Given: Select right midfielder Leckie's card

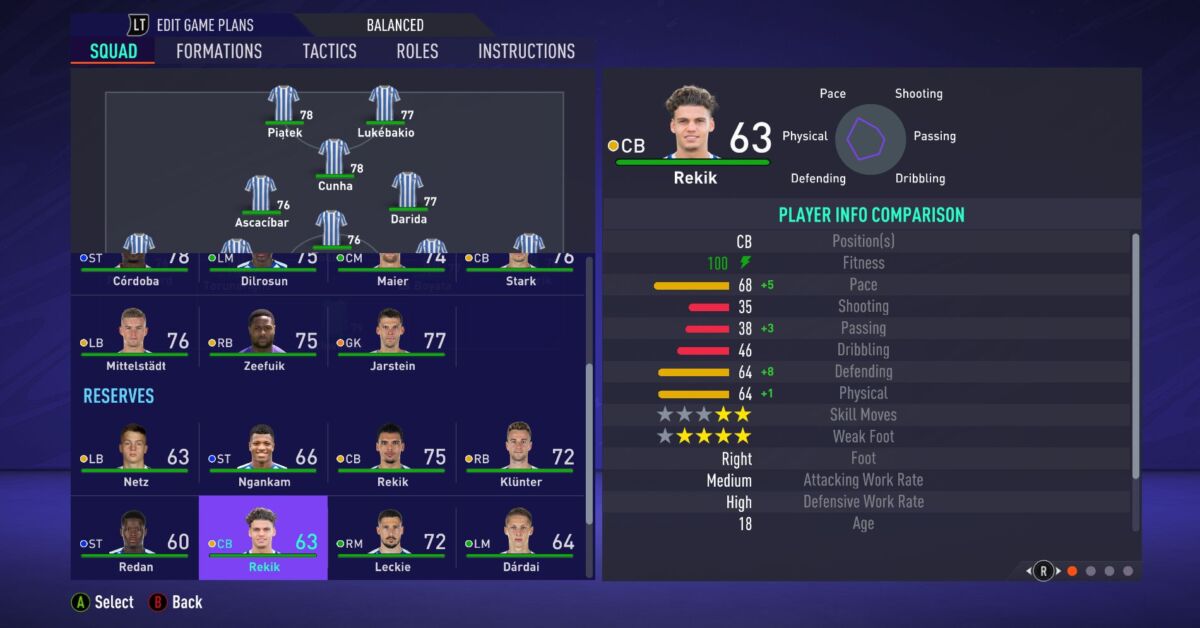Looking at the screenshot, I should click(391, 539).
